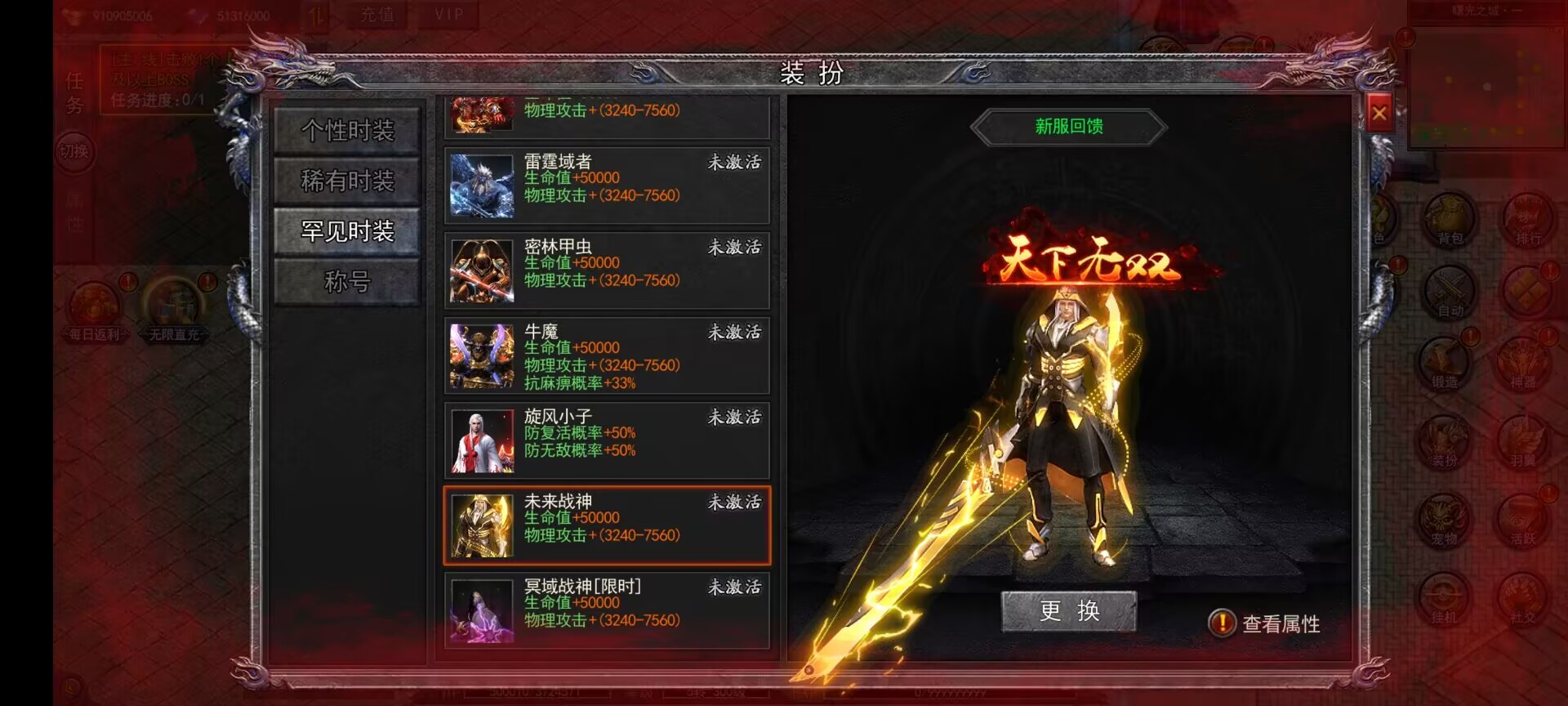The height and width of the screenshot is (706, 1568).
Task: Open the 充值 recharge option
Action: coord(377,14)
